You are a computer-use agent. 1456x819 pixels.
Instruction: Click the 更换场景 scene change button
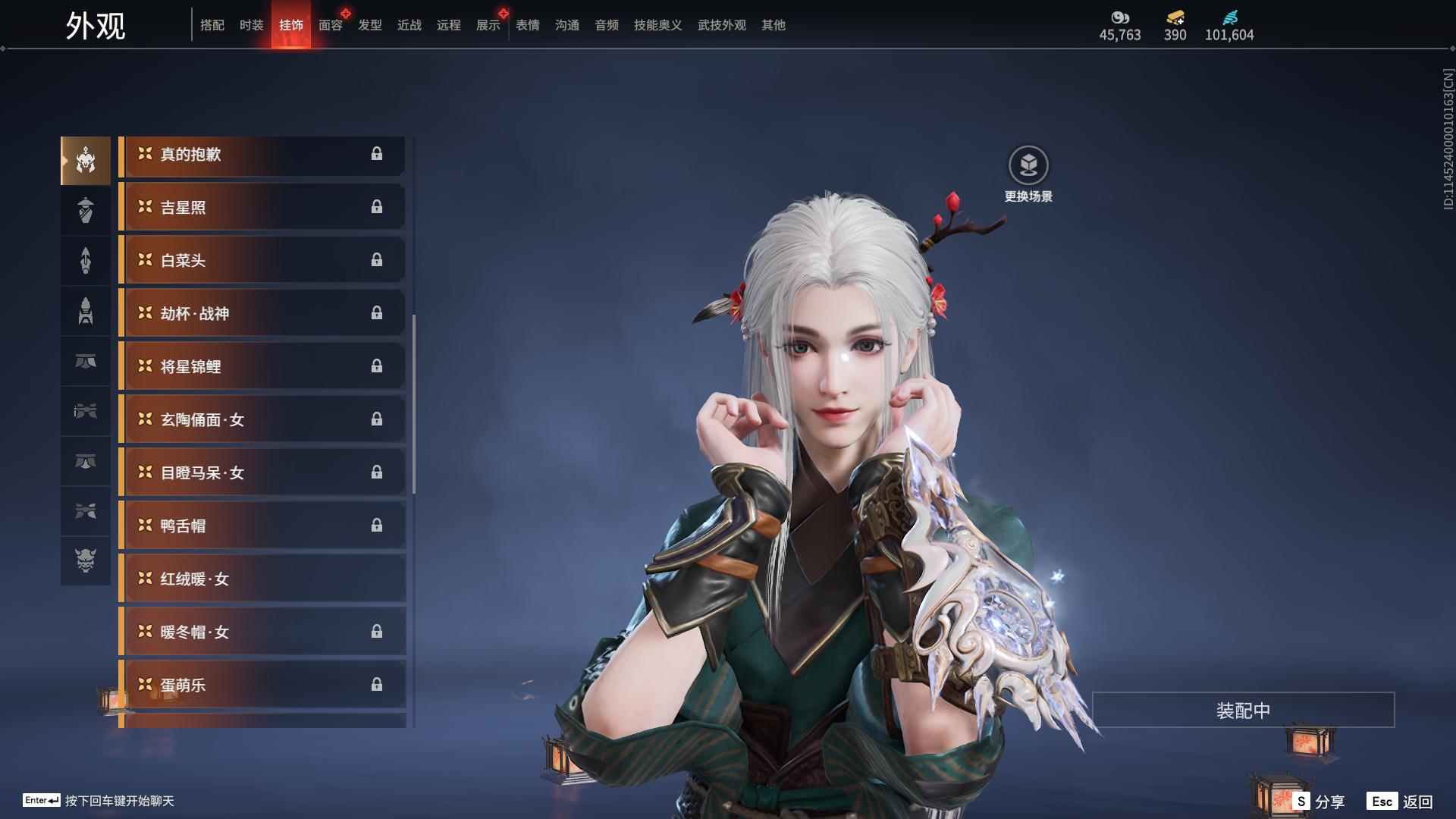click(1028, 165)
